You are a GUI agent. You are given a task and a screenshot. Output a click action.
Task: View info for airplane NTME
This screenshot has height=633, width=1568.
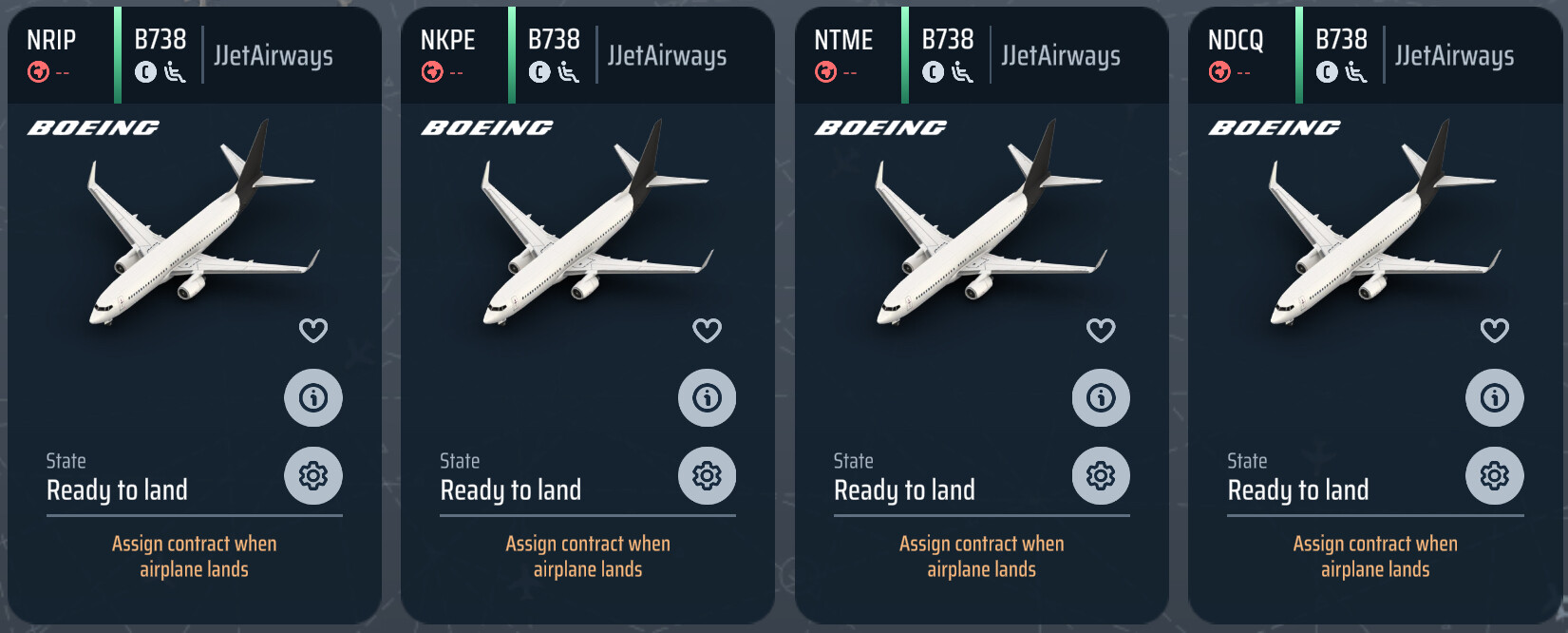pos(1101,397)
